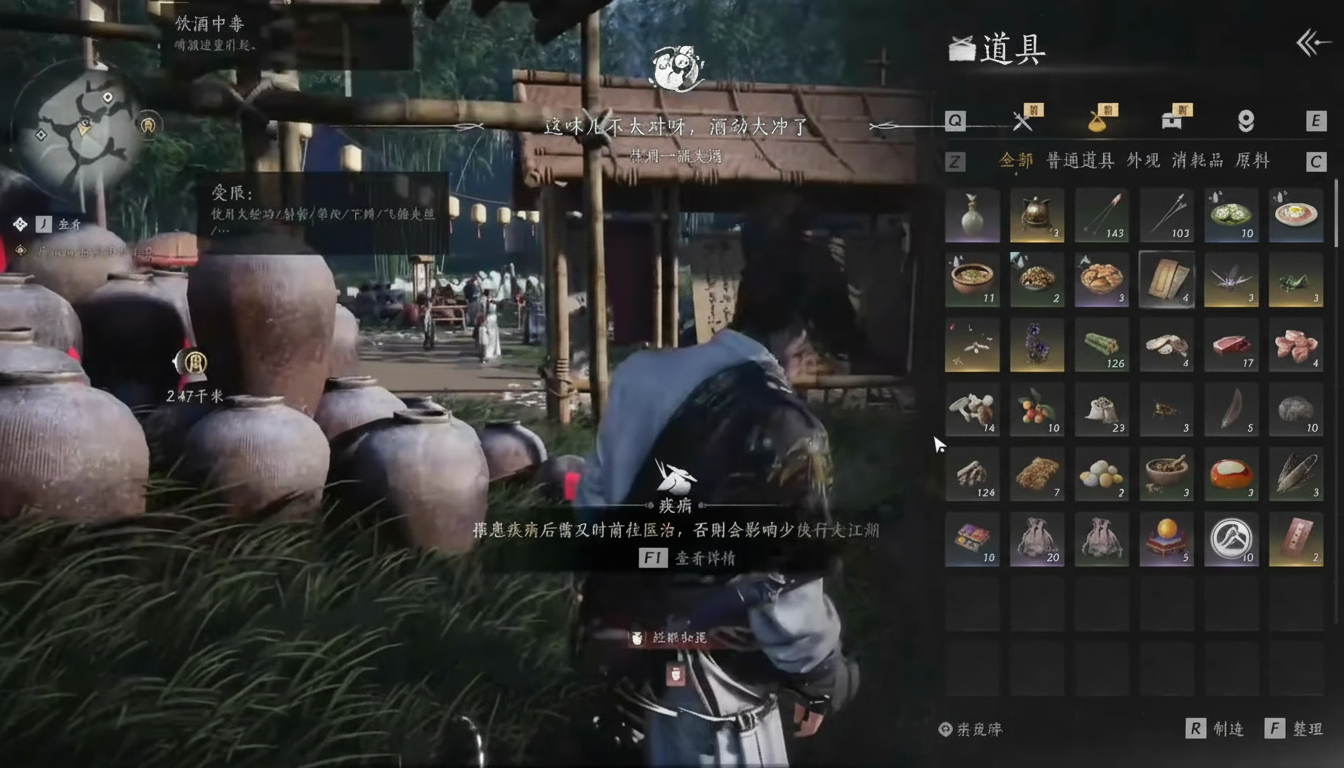Screen dimensions: 1344x768
Task: View the 原料 materials category
Action: tap(1252, 160)
